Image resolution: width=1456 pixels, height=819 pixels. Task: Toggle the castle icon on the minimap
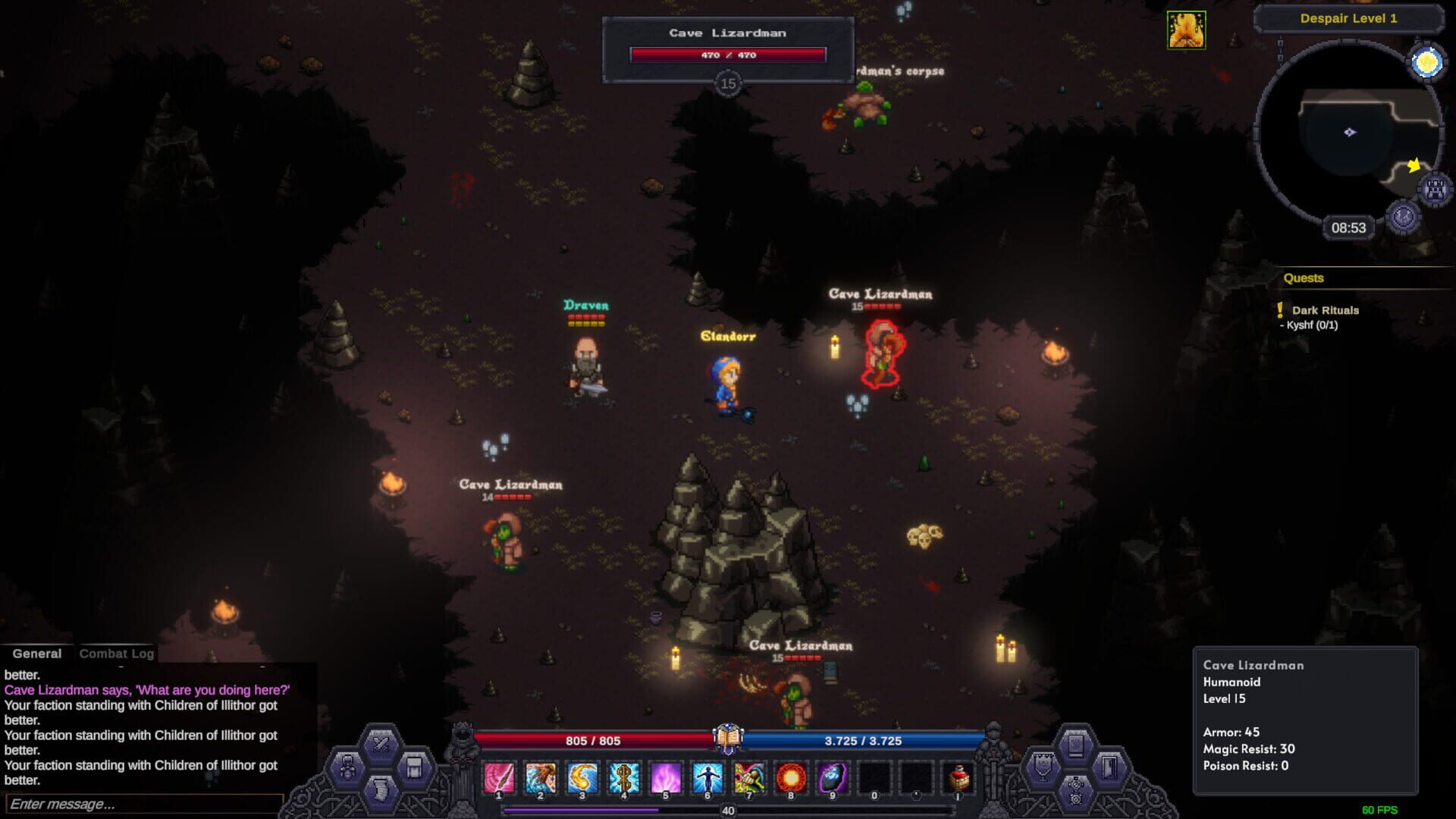(1432, 190)
